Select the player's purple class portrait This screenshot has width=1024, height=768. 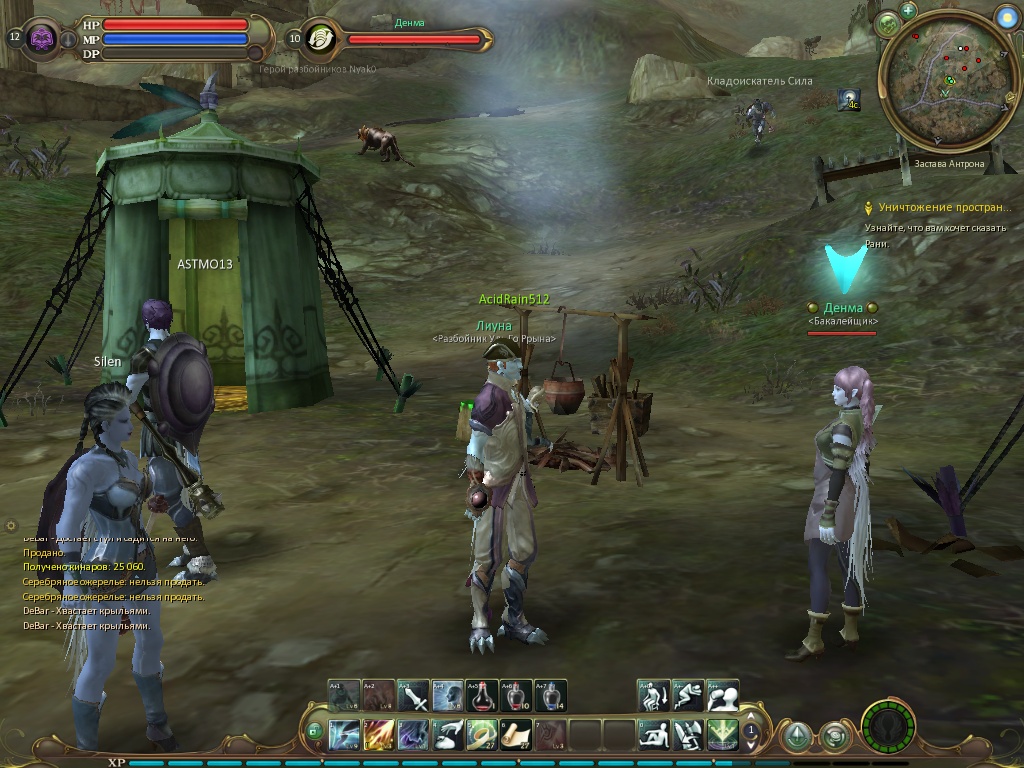(42, 39)
